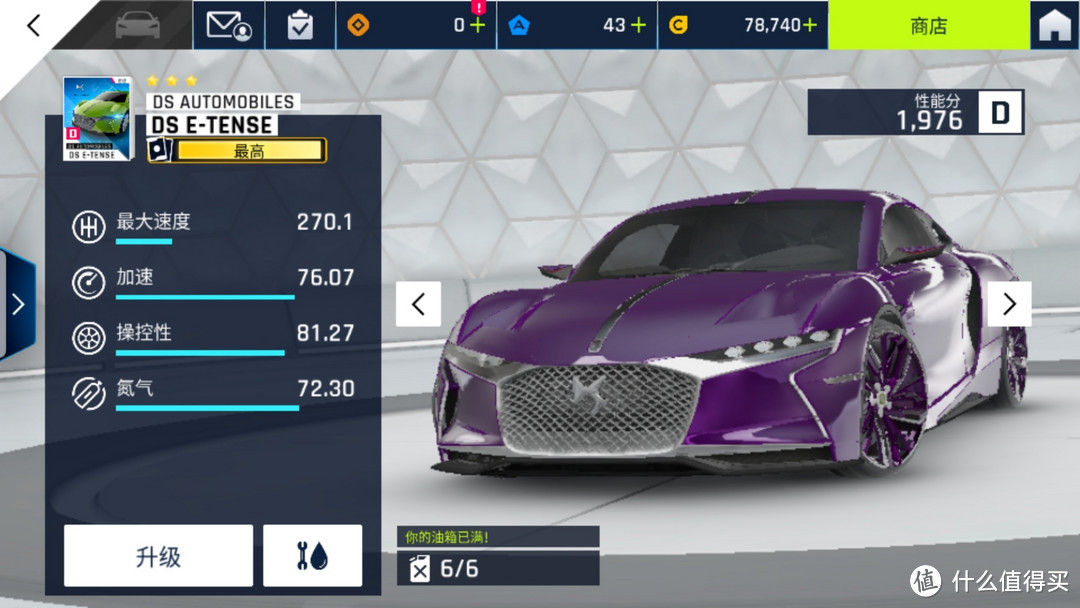Open the 商店 shop button
This screenshot has height=608, width=1080.
click(x=928, y=26)
